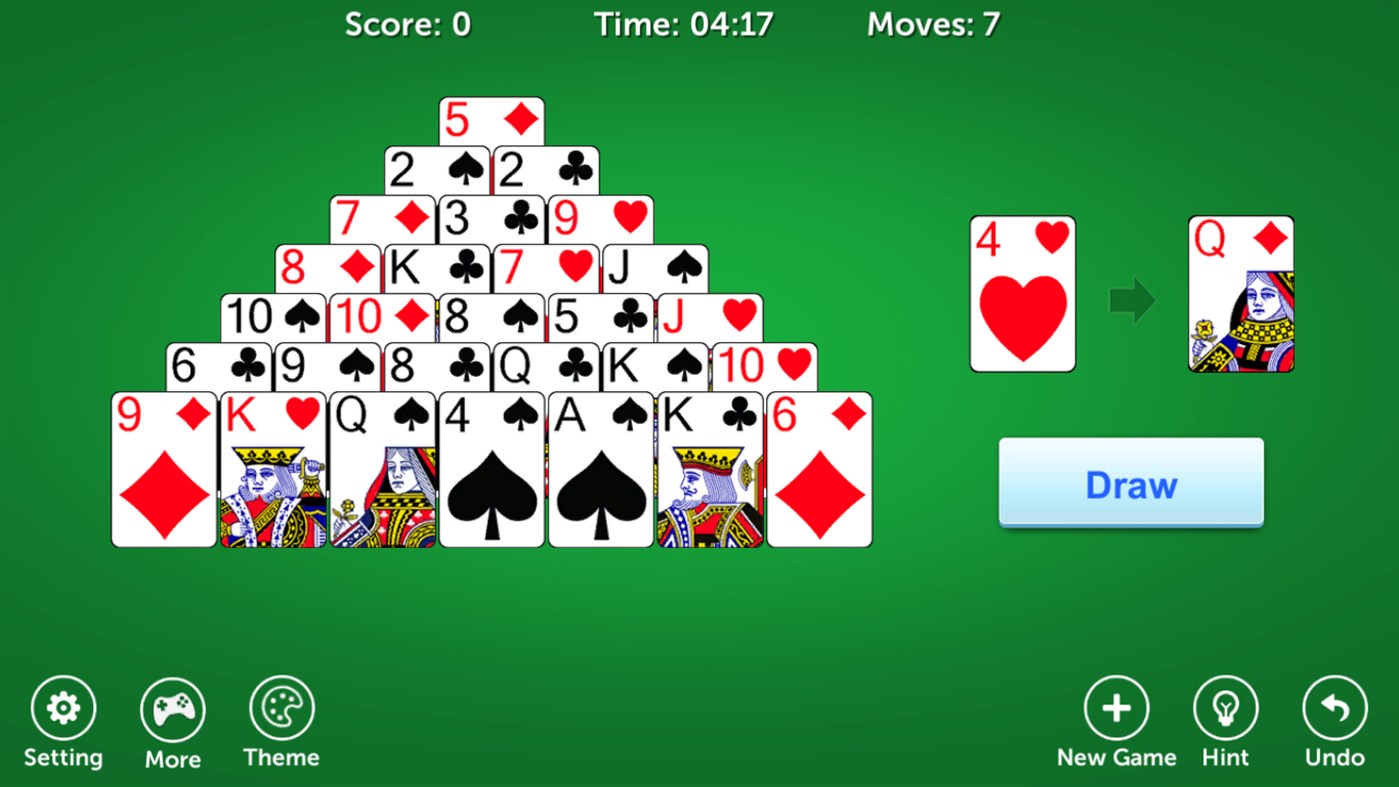Viewport: 1399px width, 787px height.
Task: Select the 4 of Hearts on the stock pile
Action: pos(1022,293)
